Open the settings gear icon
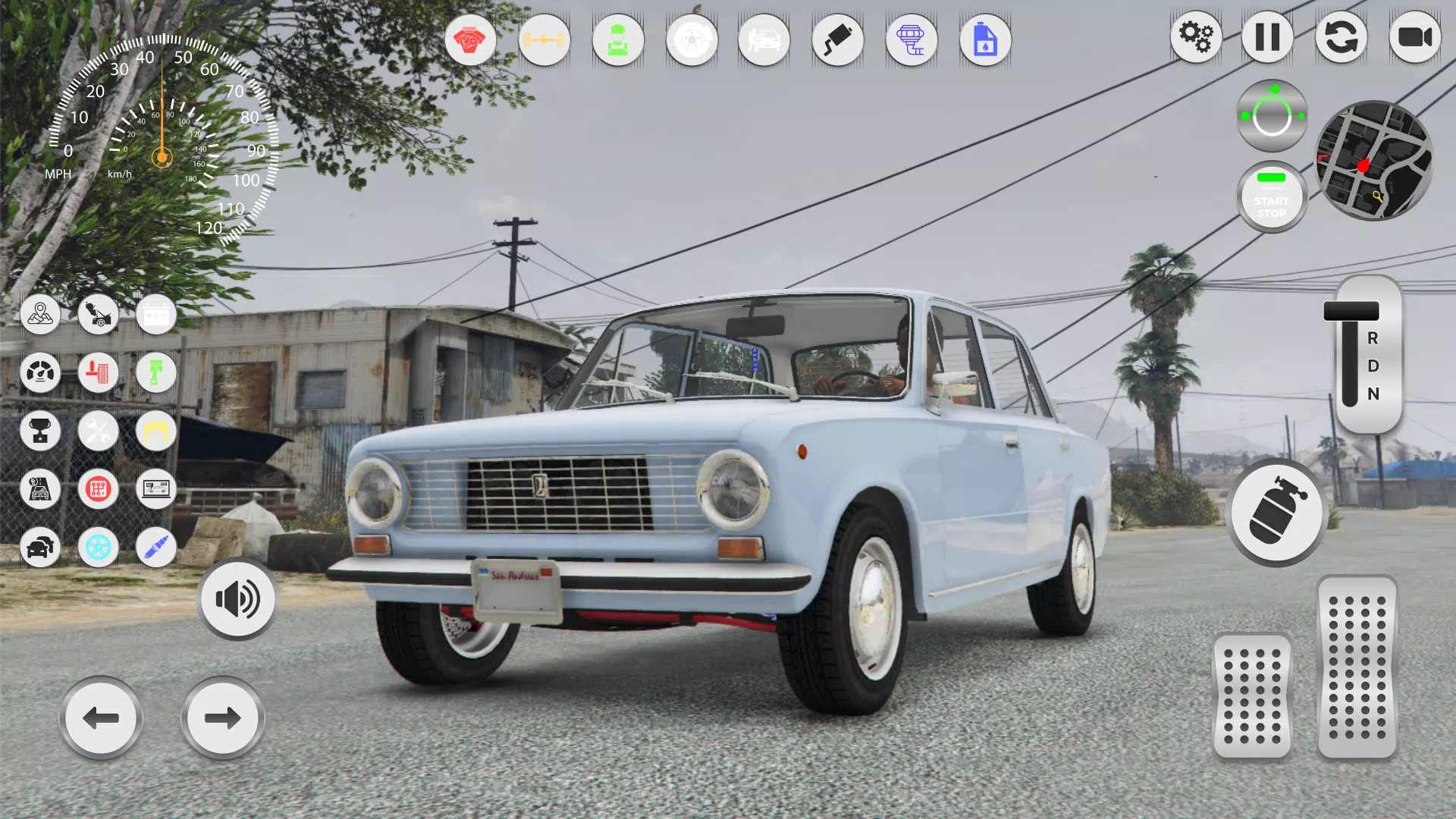Screen dimensions: 1456x819 tap(1197, 38)
